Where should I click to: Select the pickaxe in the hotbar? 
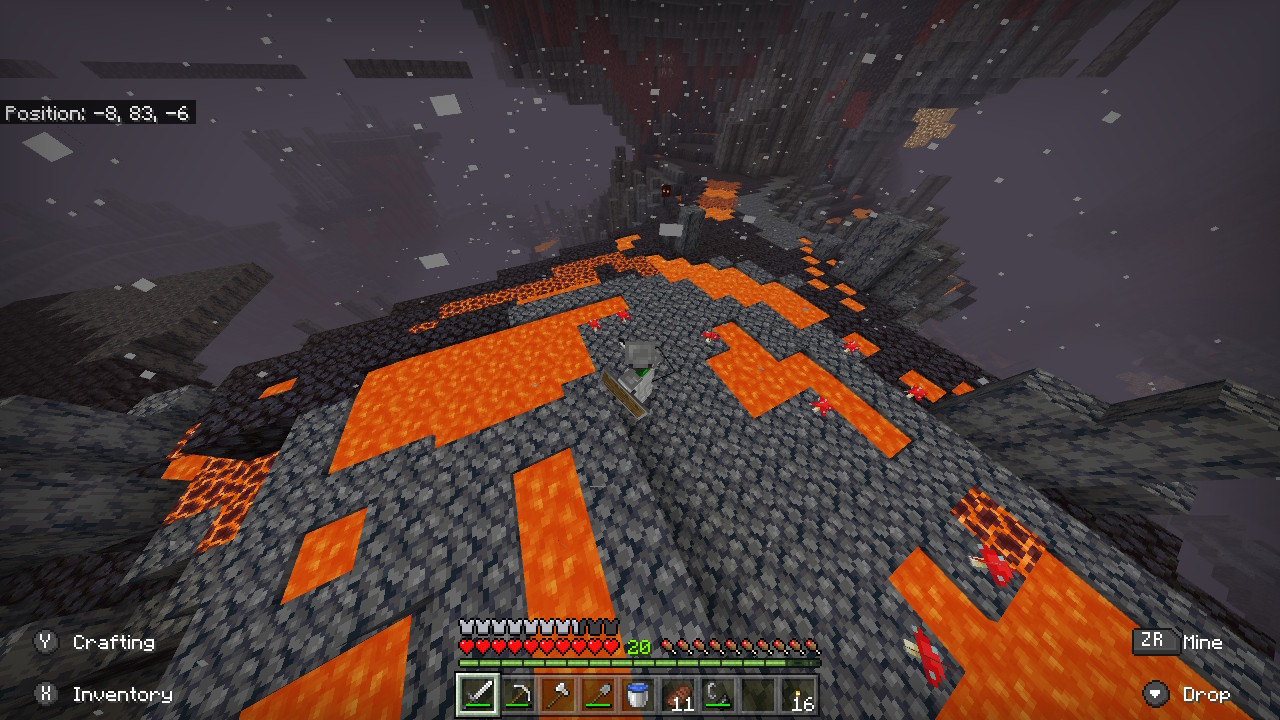[x=518, y=695]
